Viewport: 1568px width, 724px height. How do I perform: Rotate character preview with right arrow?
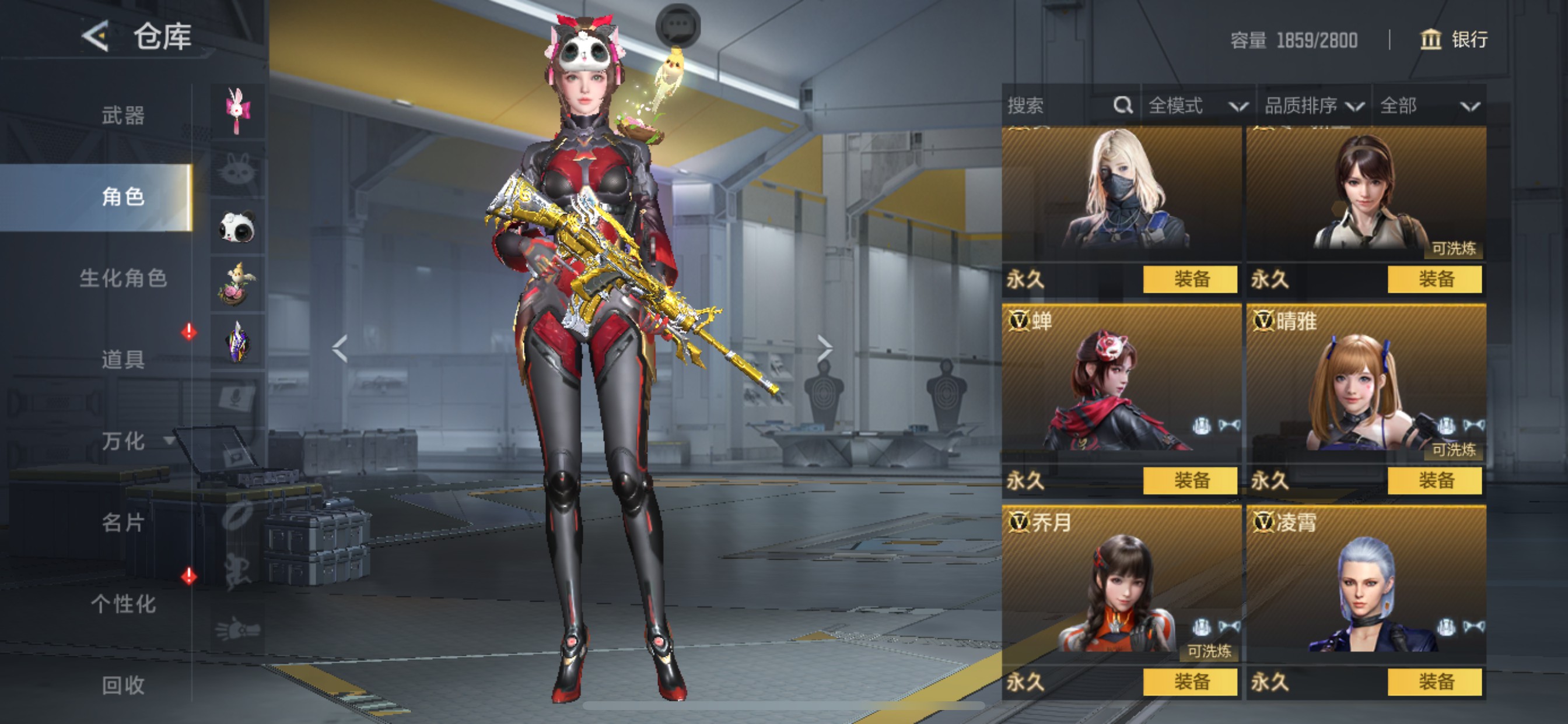pyautogui.click(x=824, y=349)
